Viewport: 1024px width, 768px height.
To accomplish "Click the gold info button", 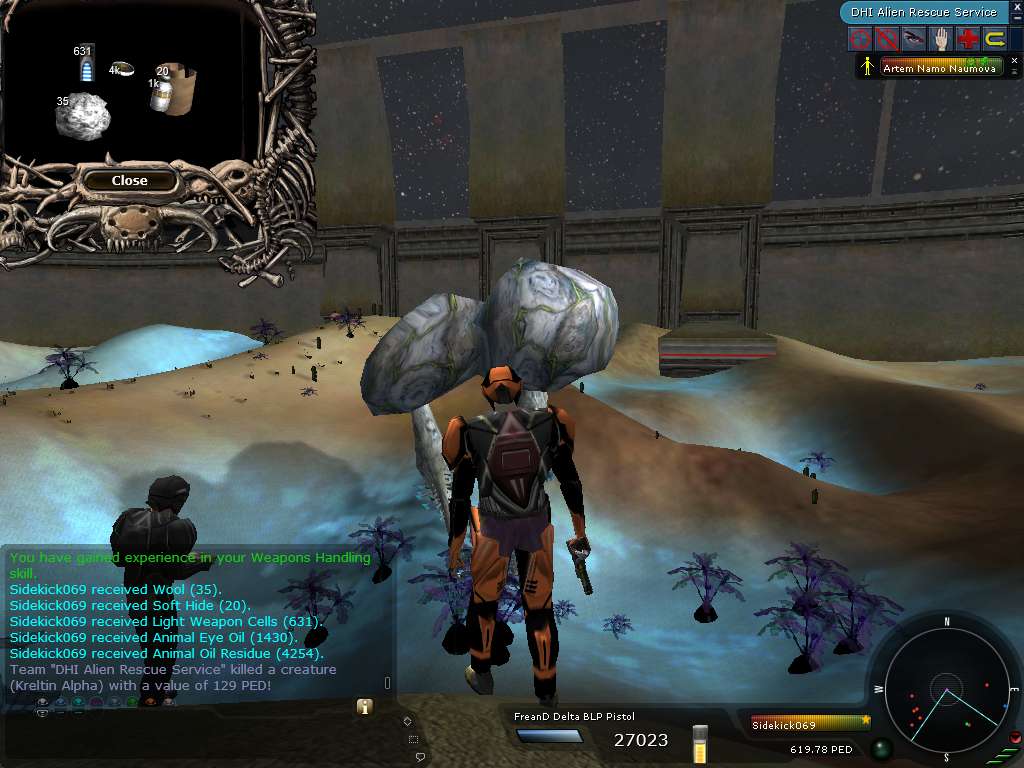I will [365, 707].
